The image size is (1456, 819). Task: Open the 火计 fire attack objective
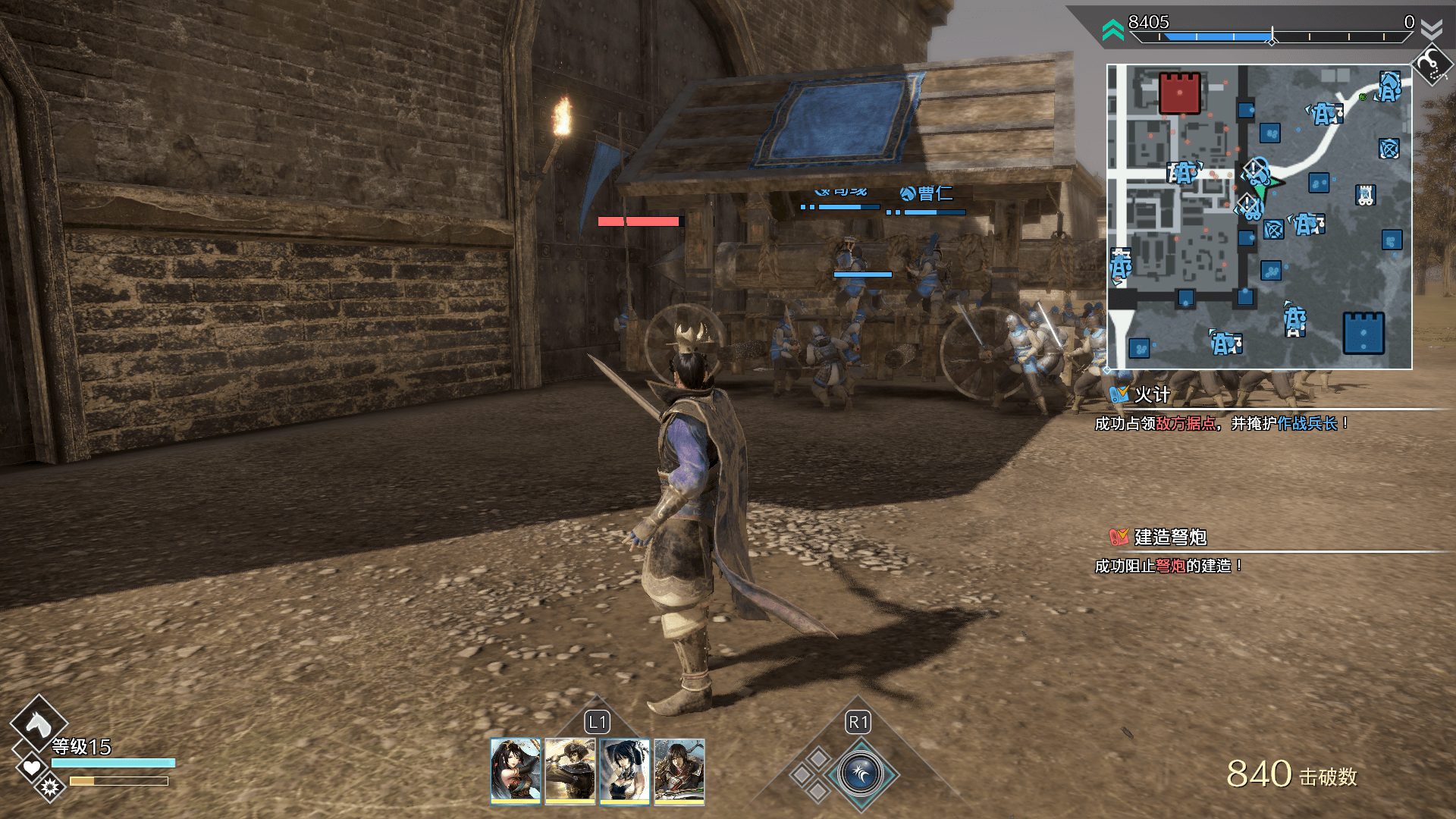[x=1151, y=394]
